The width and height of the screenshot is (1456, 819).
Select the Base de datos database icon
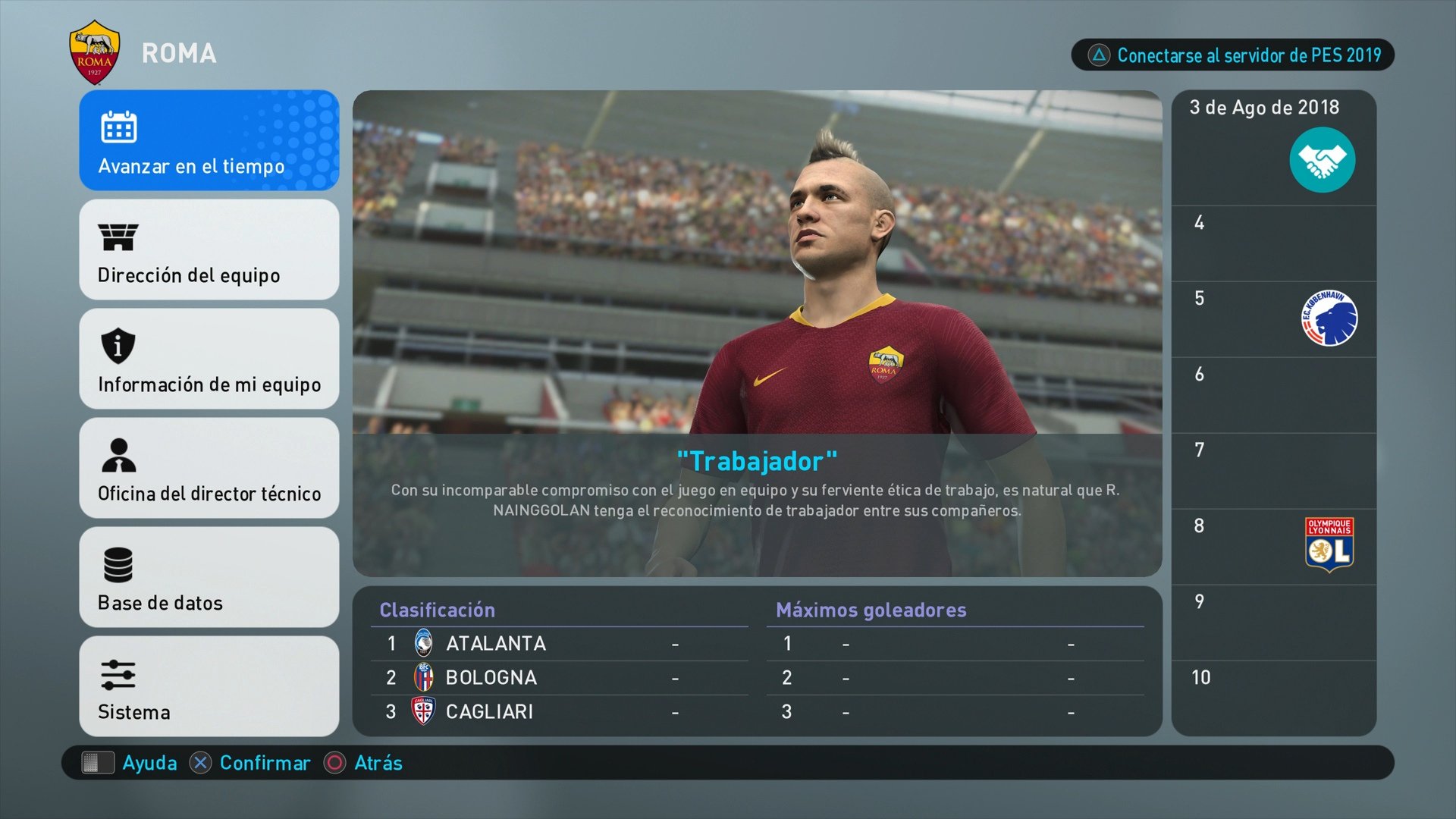[x=118, y=566]
